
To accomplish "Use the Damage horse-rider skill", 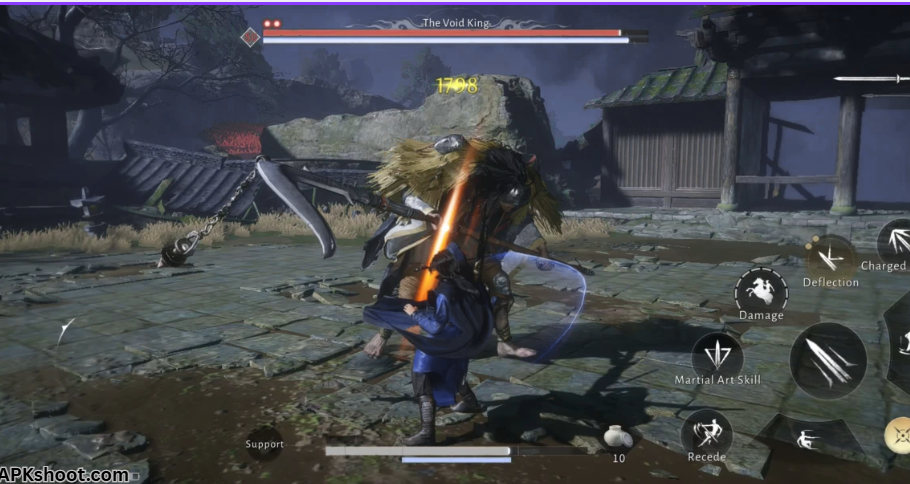I will coord(761,291).
